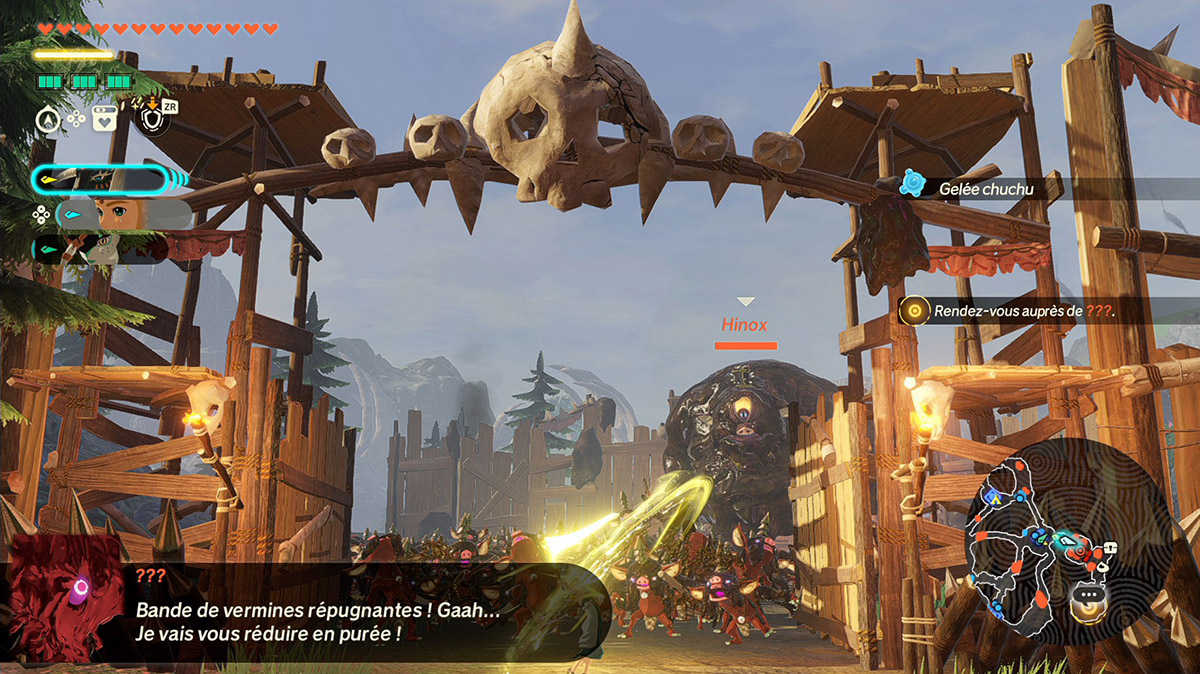Open the heart item pouch icon

click(x=104, y=119)
